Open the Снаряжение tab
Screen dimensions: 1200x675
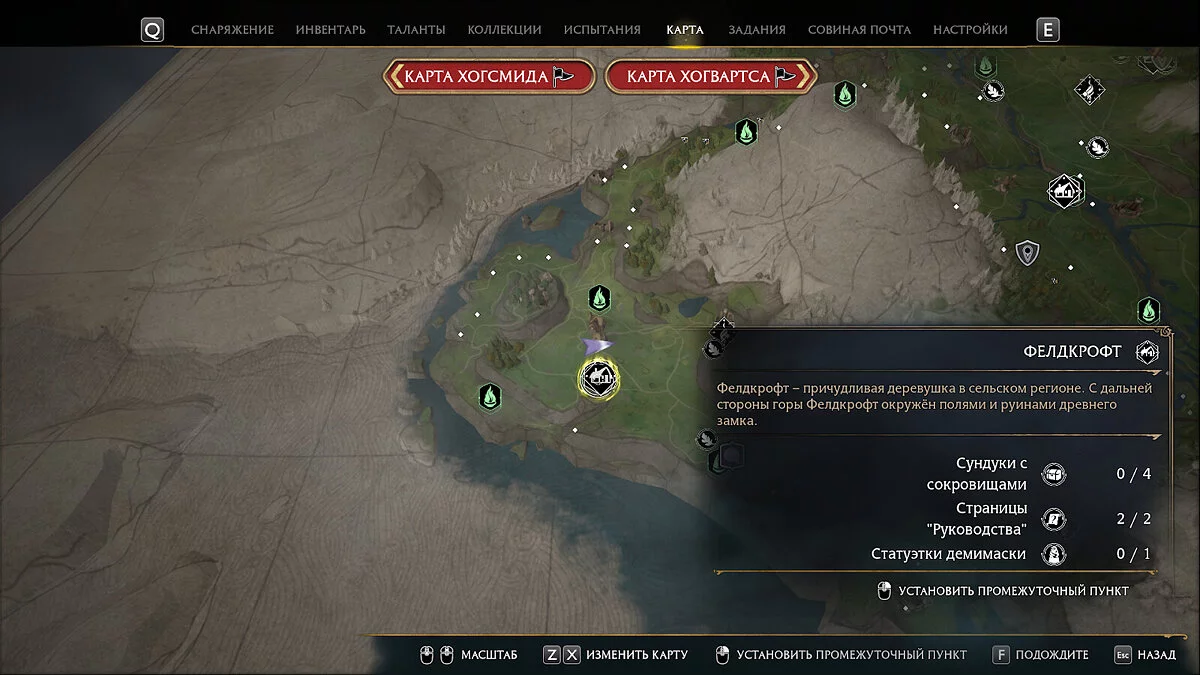232,30
